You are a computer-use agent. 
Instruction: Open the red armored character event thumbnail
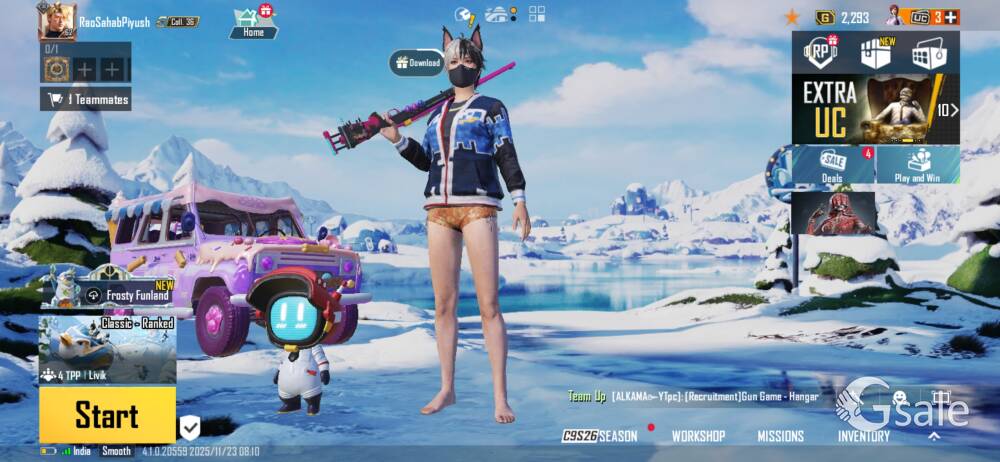click(834, 213)
